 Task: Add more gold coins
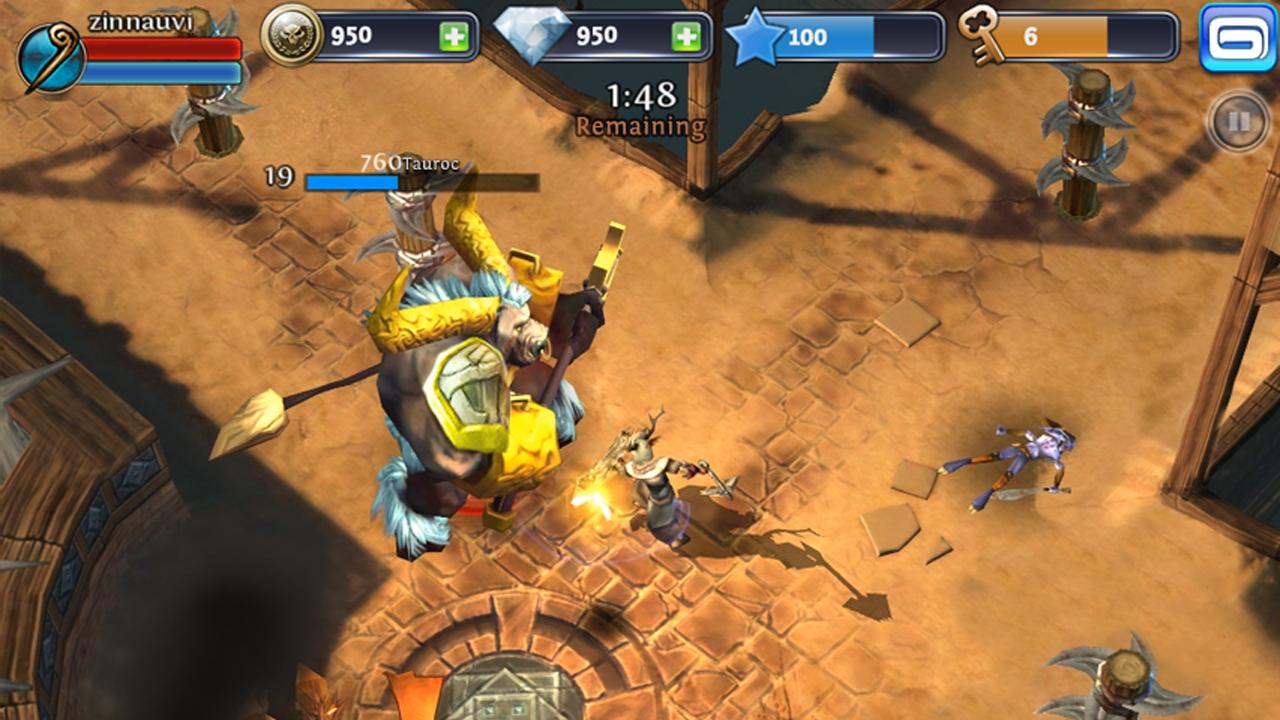pyautogui.click(x=453, y=37)
